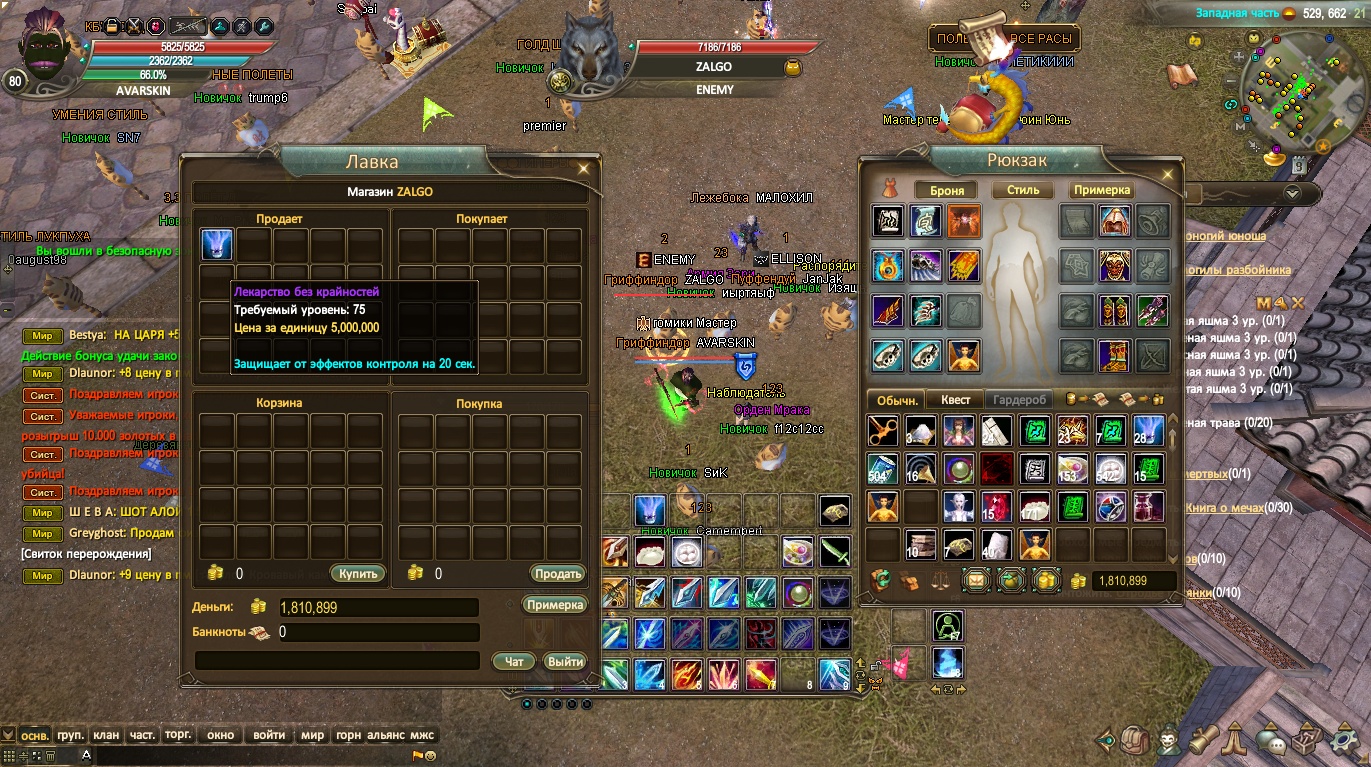
Task: Leave the shop via the Выйти button
Action: tap(565, 662)
